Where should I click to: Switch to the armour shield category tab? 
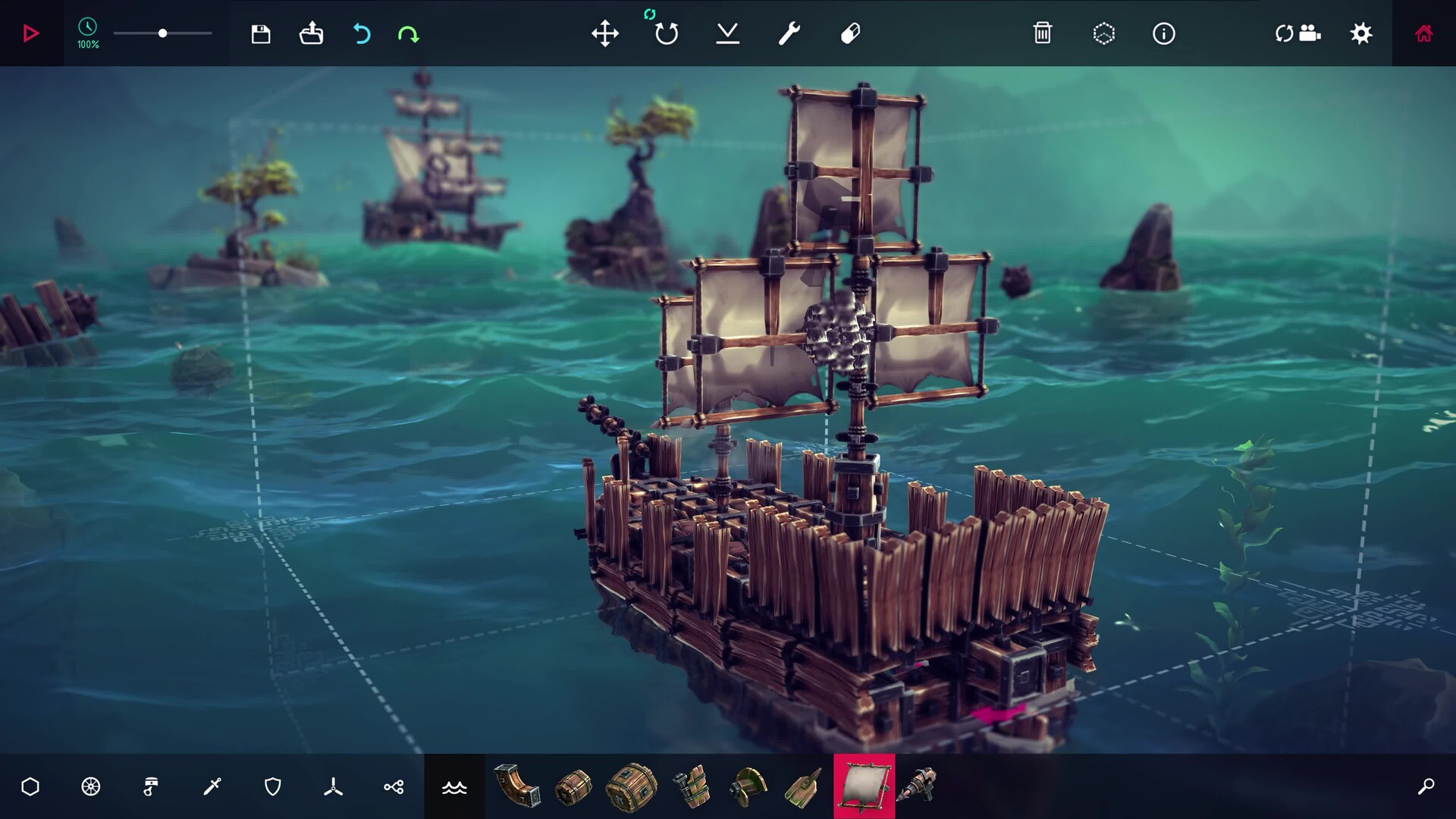[273, 787]
